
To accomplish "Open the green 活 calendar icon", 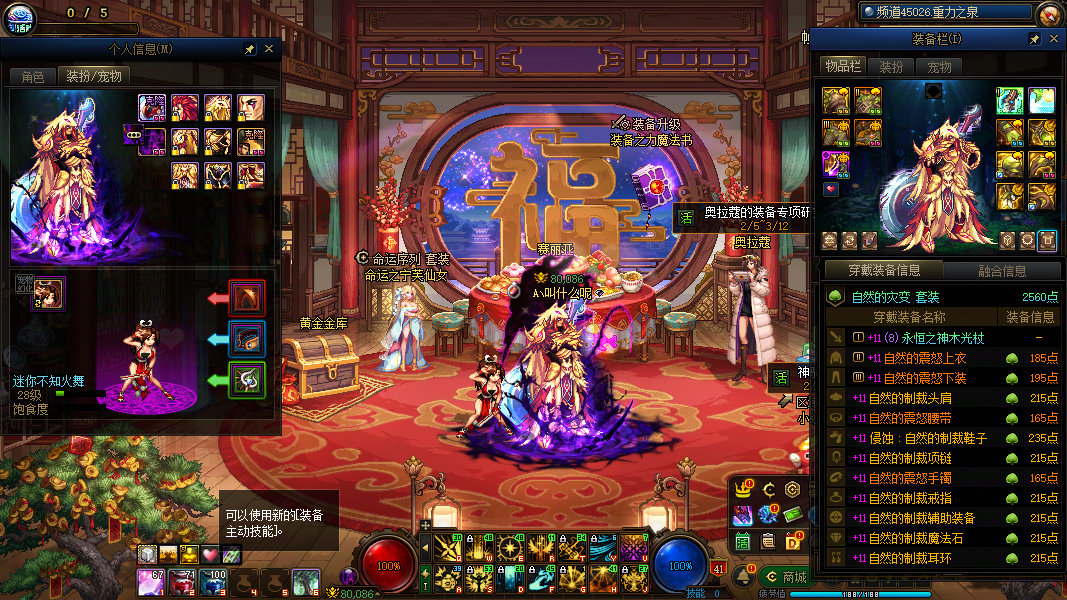I will coord(743,541).
